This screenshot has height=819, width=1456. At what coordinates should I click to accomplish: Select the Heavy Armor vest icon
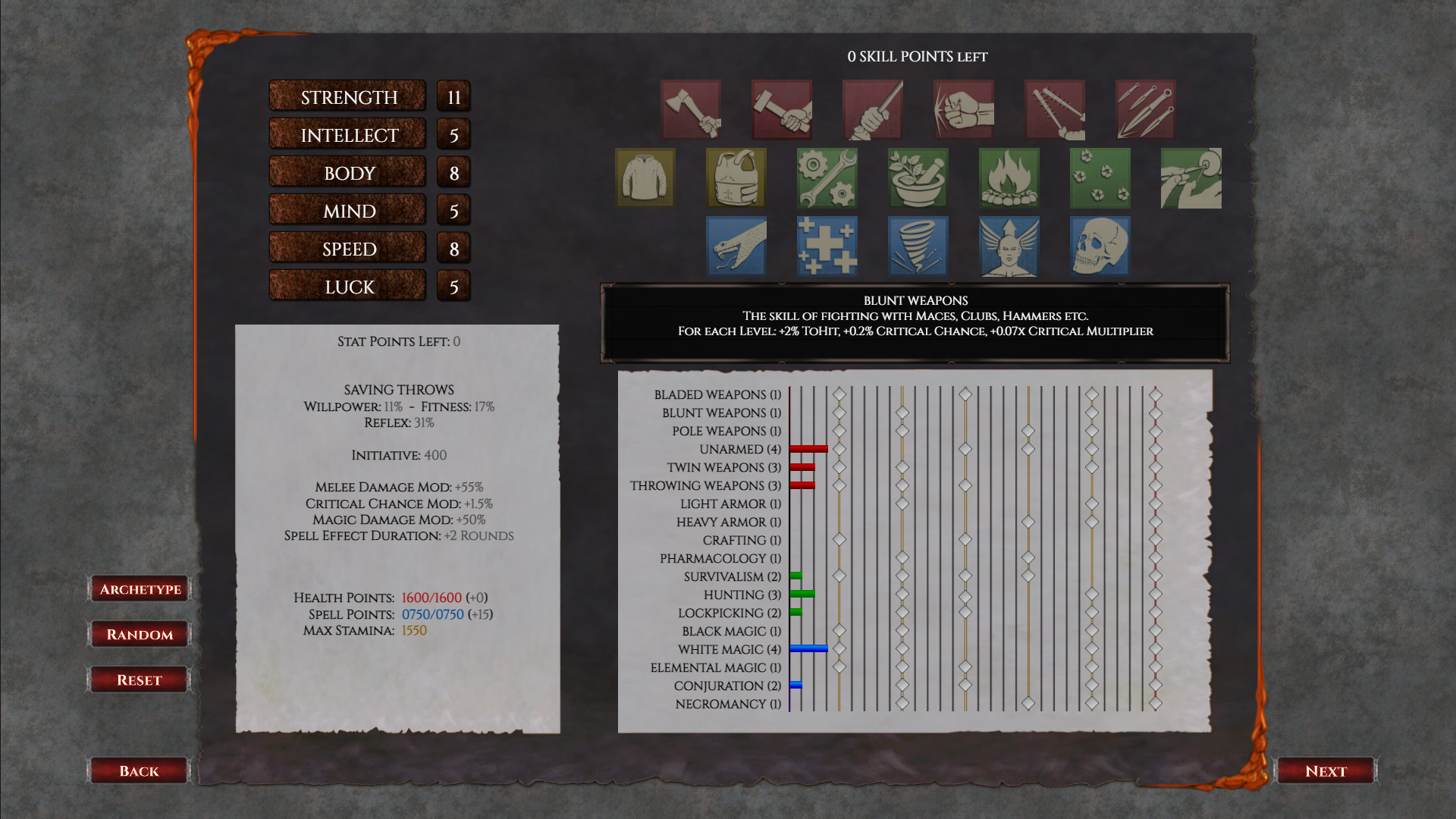pyautogui.click(x=736, y=177)
